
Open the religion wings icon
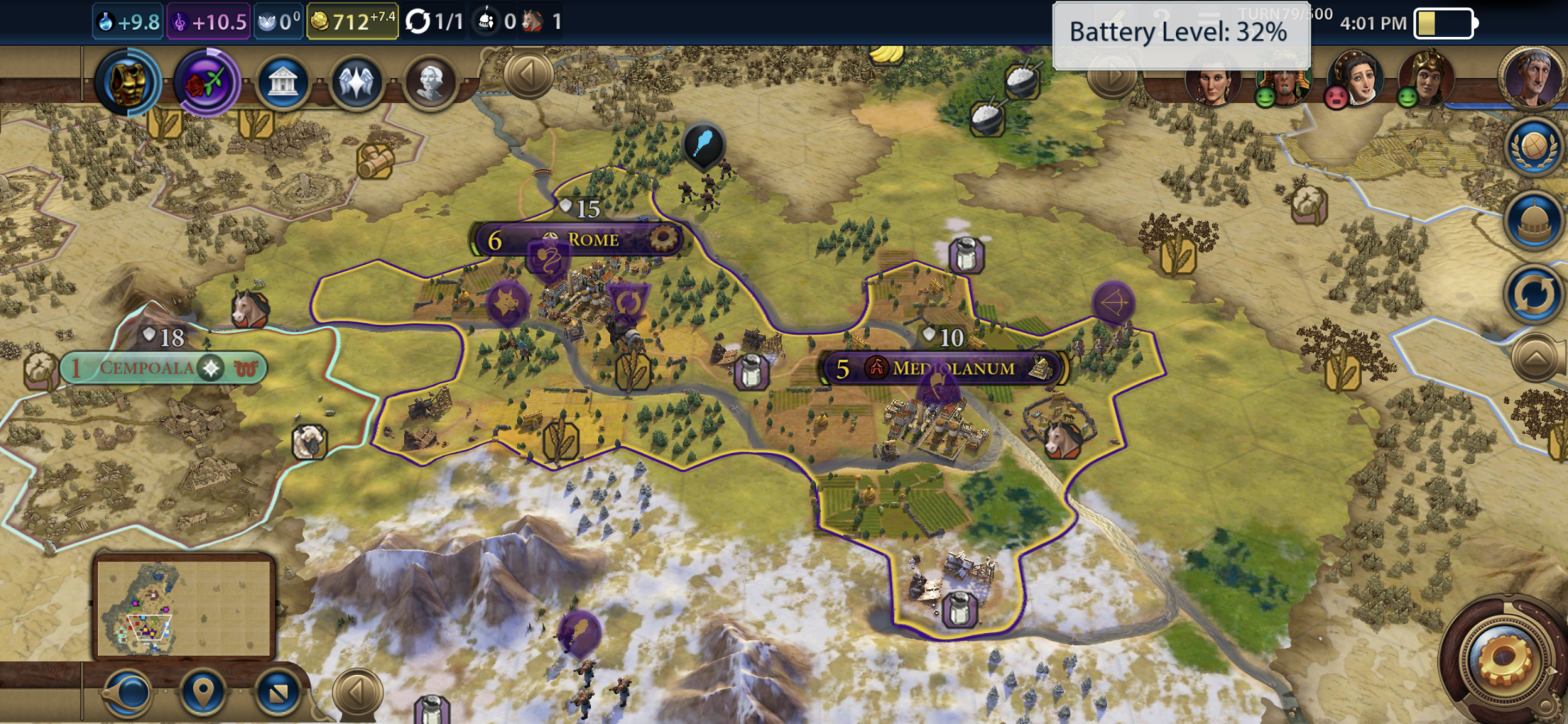pos(356,82)
